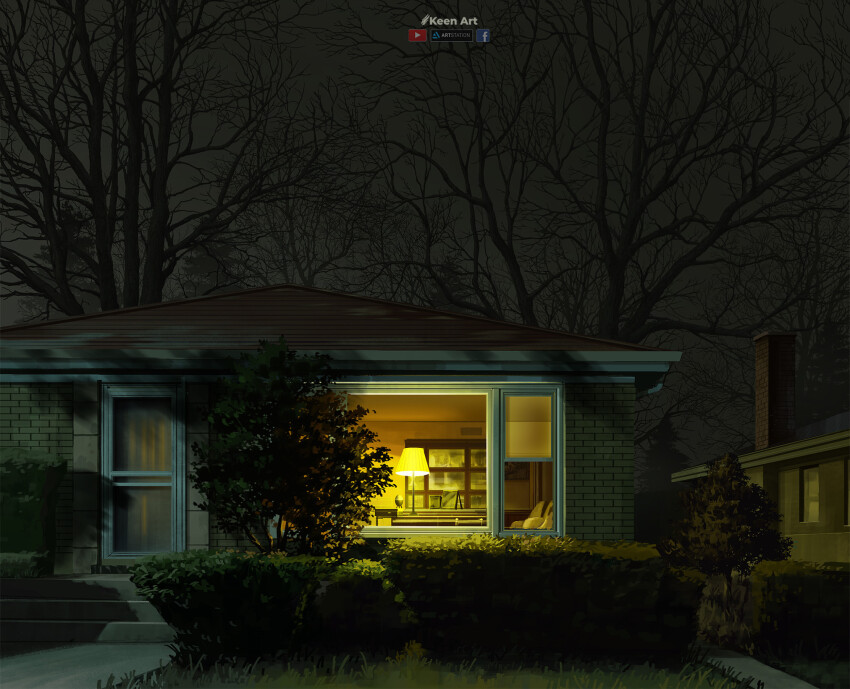The width and height of the screenshot is (850, 689).
Task: Click the Keen Art logo
Action: tap(449, 20)
